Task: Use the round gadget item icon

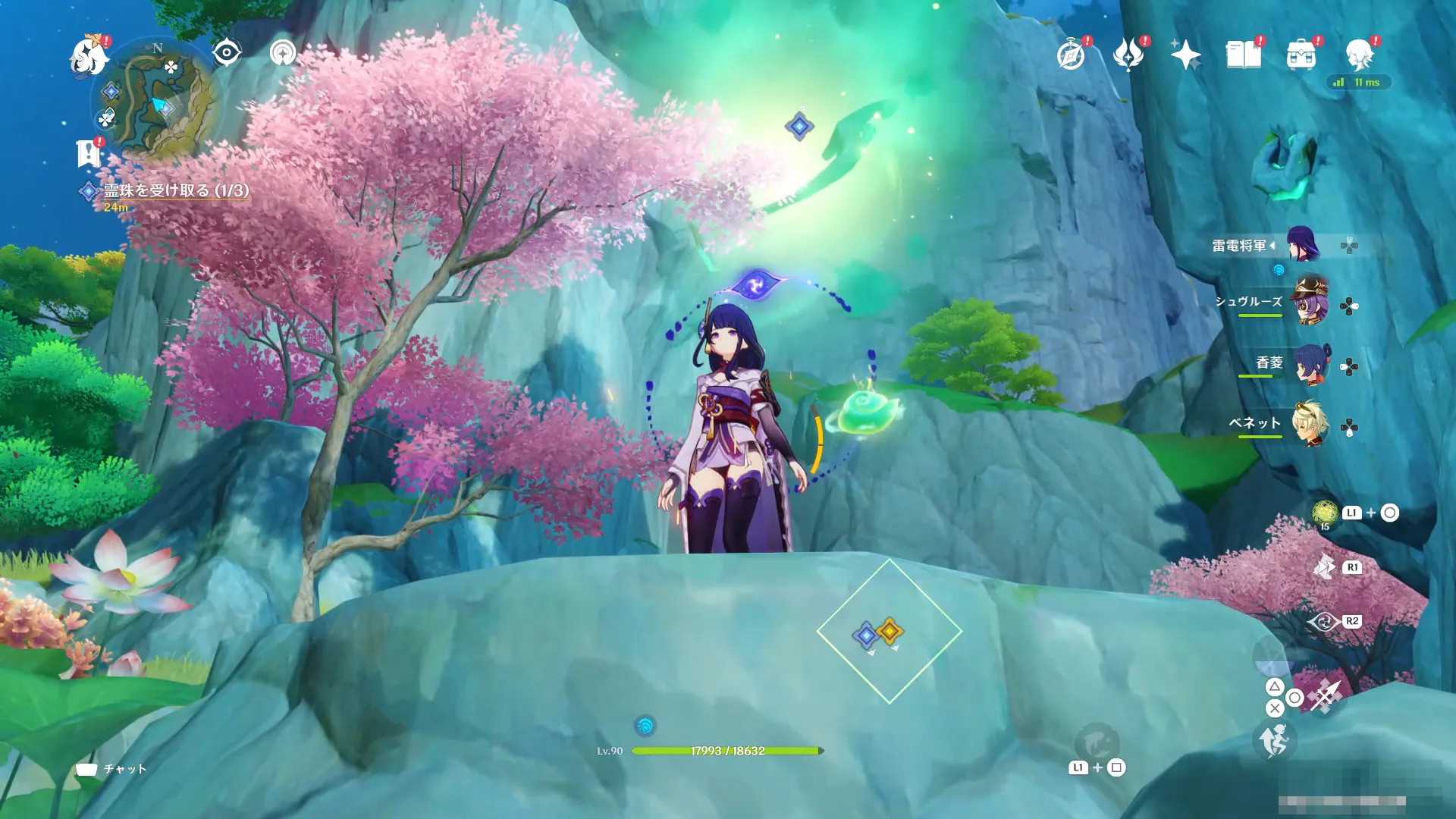Action: 1325,513
